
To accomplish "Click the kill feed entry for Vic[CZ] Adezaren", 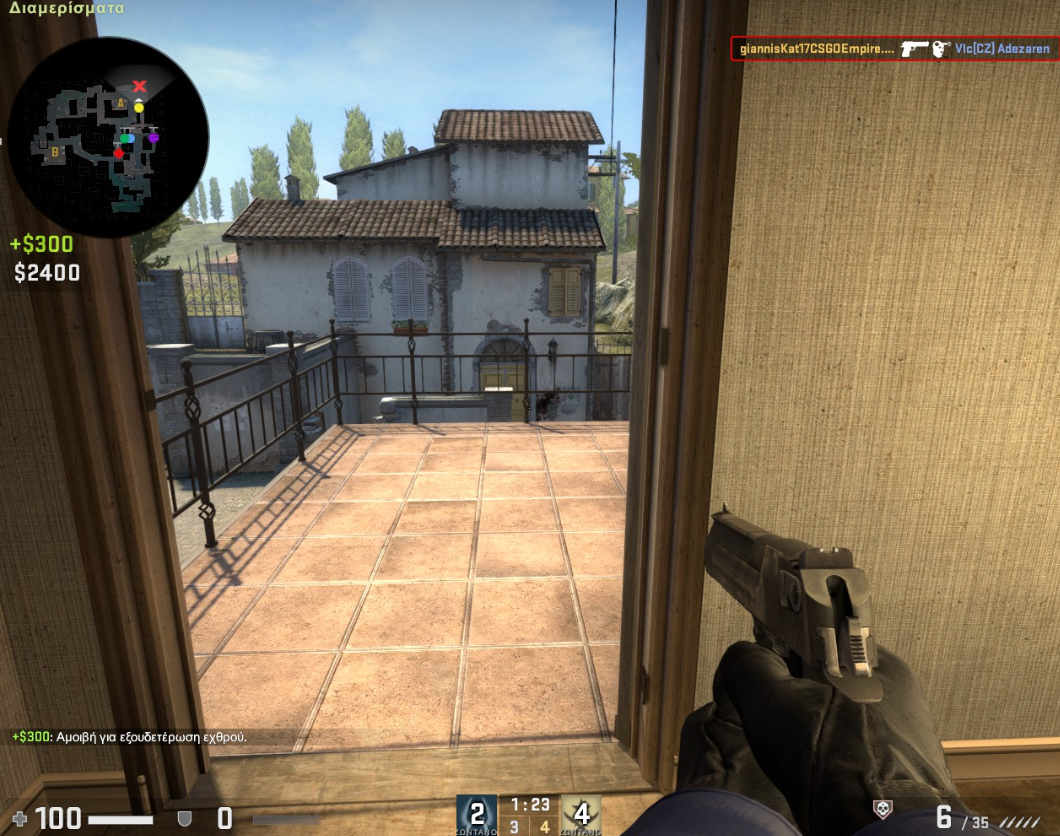I will [x=893, y=48].
